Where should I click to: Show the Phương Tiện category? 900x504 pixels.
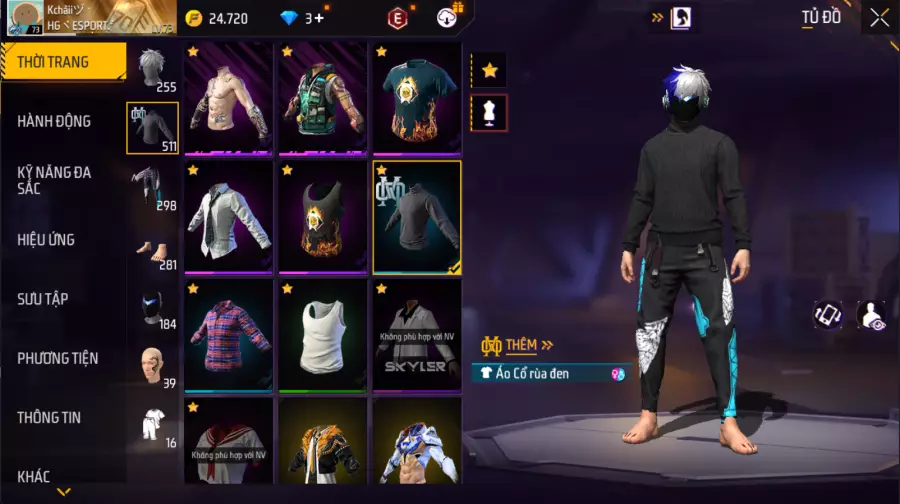[57, 358]
